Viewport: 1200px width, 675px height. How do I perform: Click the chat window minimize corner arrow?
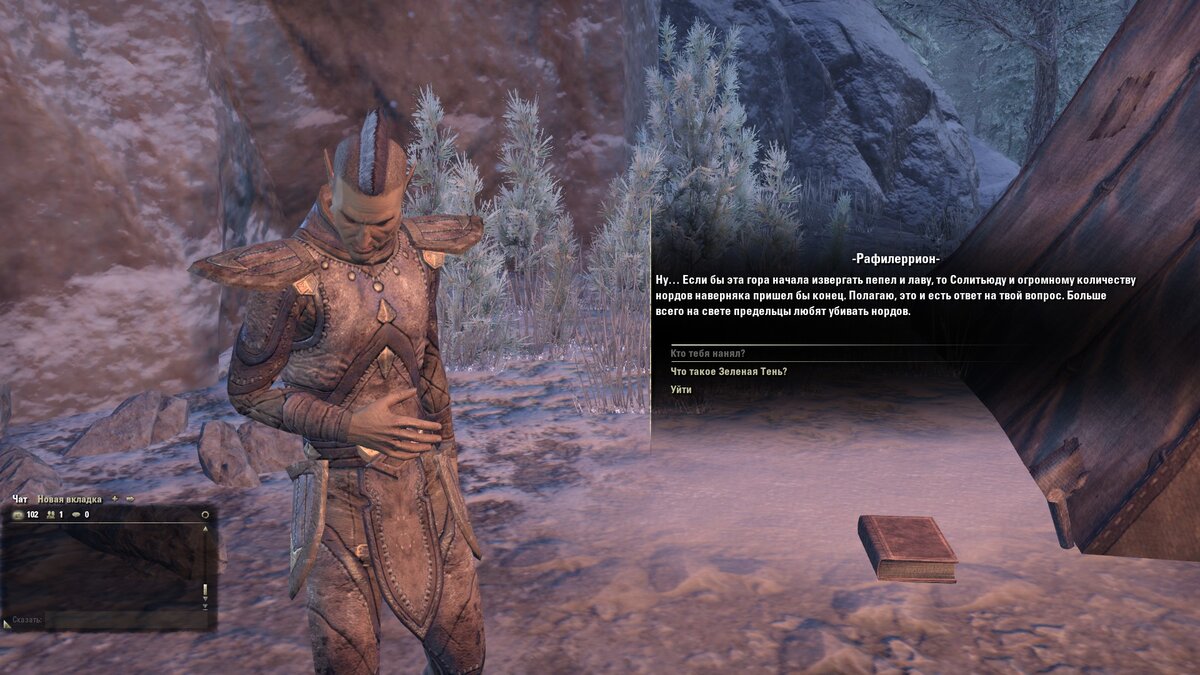7,624
